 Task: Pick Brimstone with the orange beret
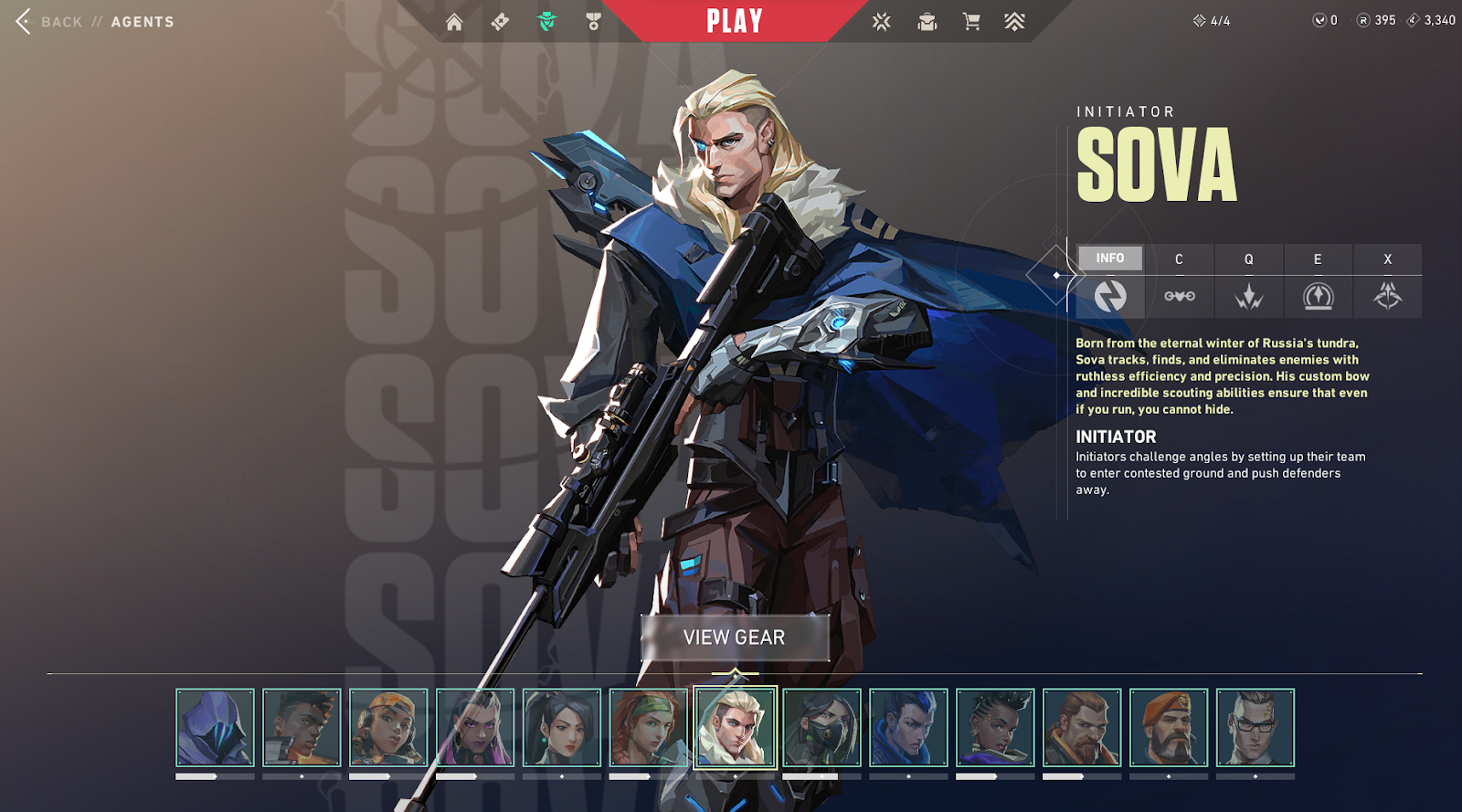(1168, 727)
